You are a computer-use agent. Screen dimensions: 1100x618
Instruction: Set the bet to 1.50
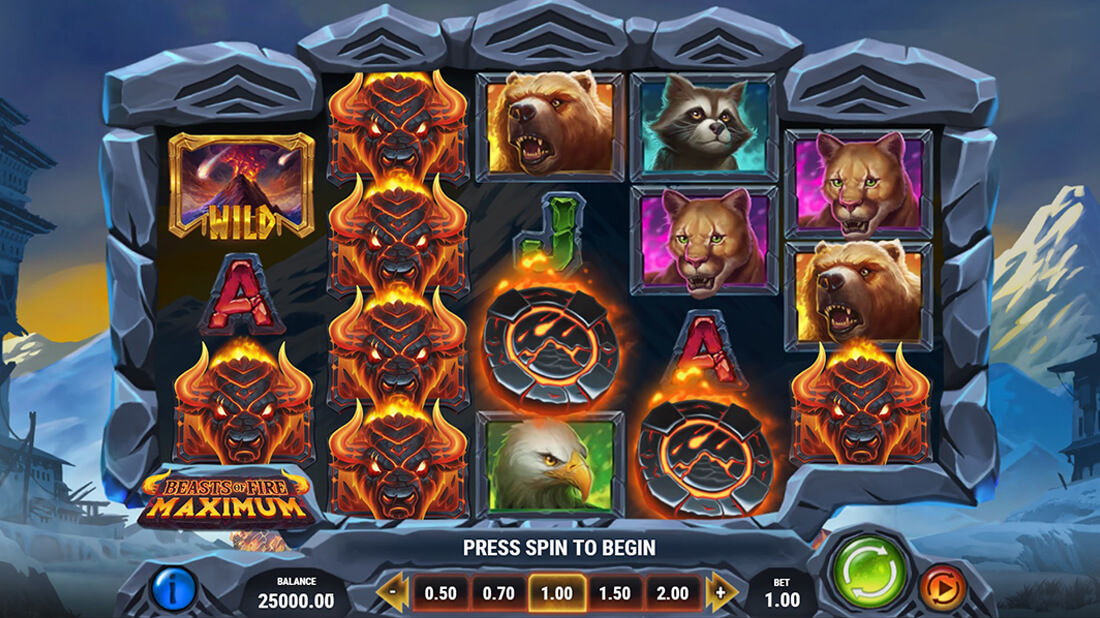615,593
